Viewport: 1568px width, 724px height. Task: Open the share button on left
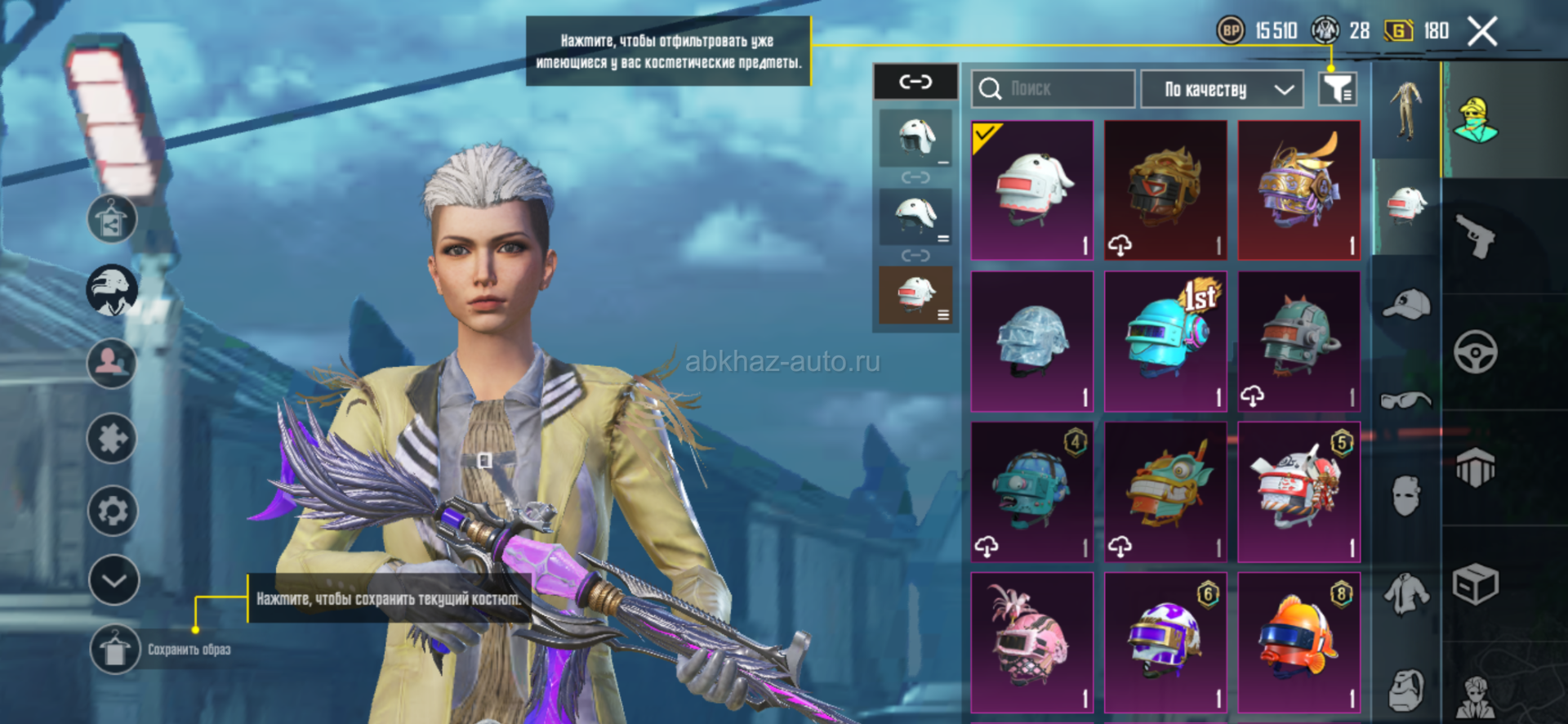point(112,219)
